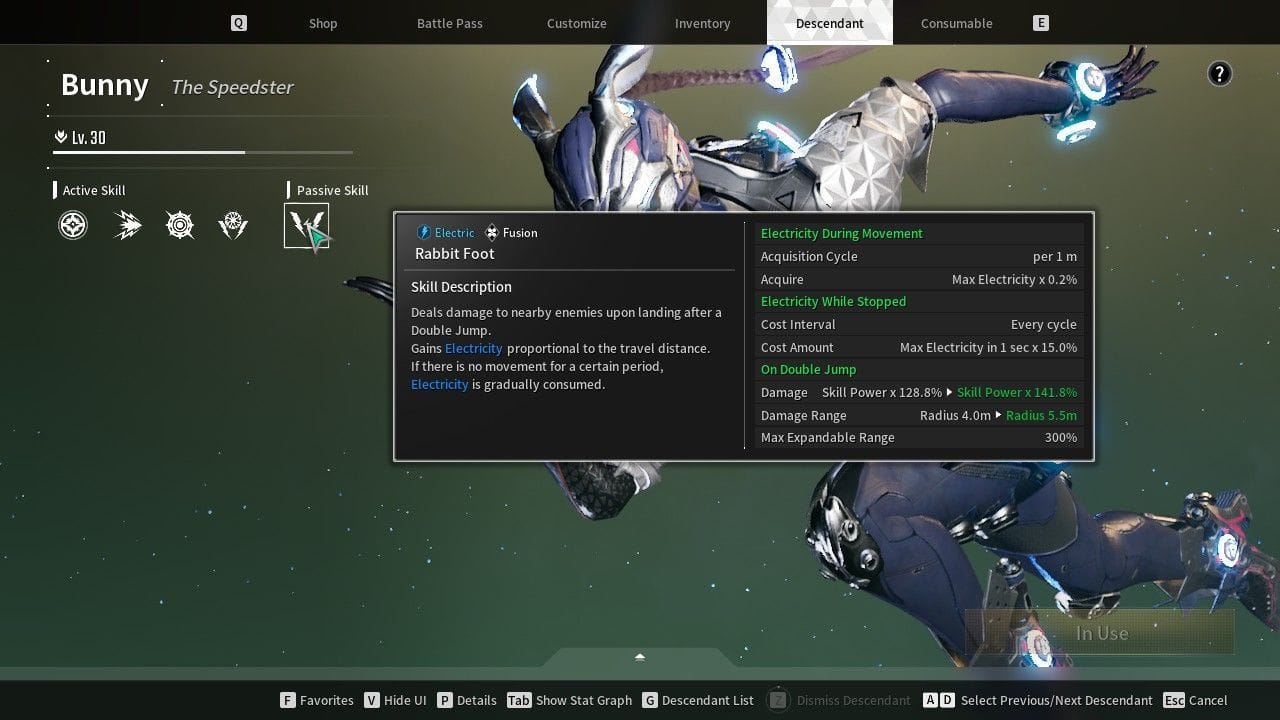Select the lightning bolt Active Skill icon
The width and height of the screenshot is (1280, 720).
pyautogui.click(x=126, y=225)
